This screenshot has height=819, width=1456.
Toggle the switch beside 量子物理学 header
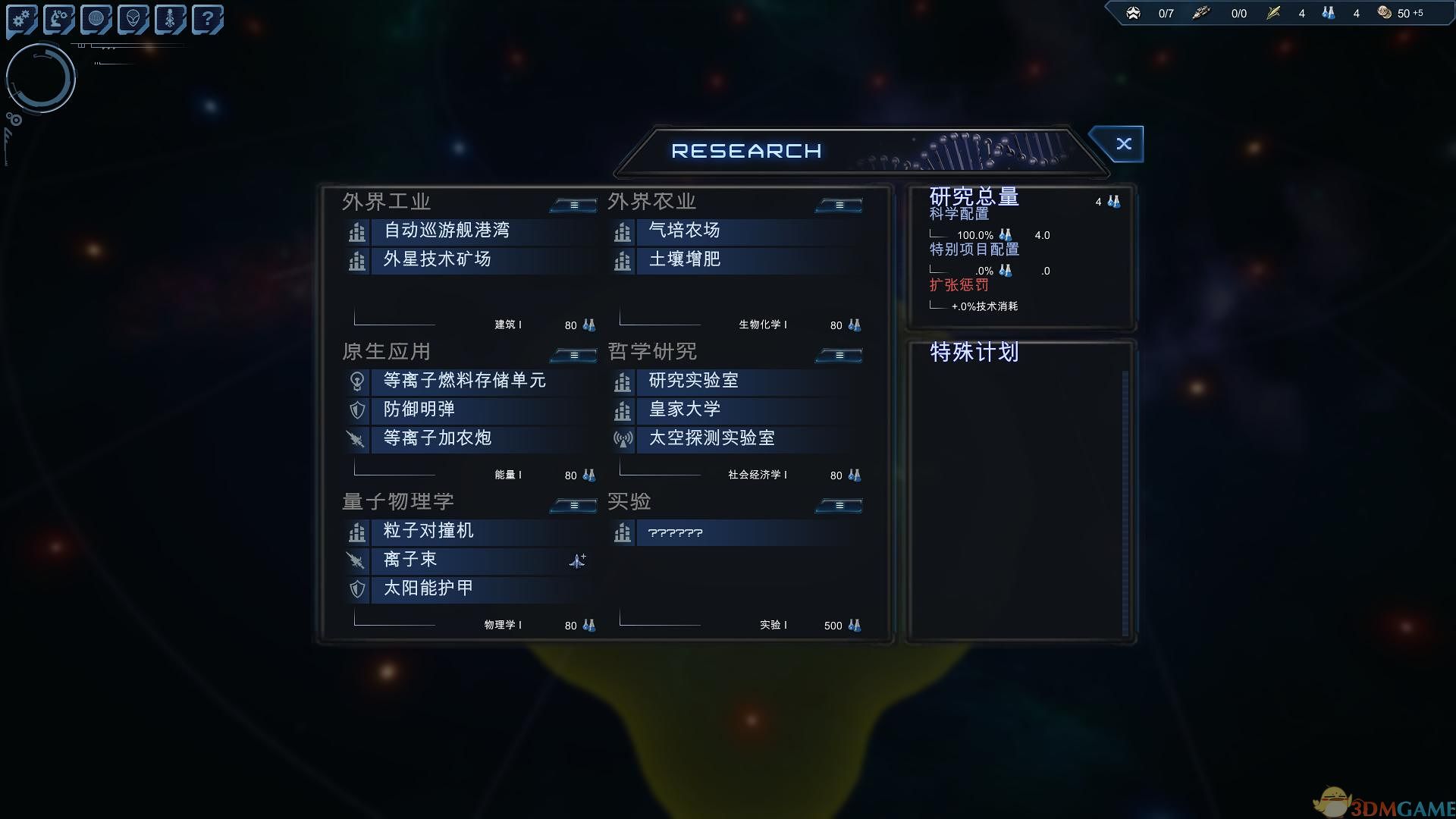click(573, 505)
